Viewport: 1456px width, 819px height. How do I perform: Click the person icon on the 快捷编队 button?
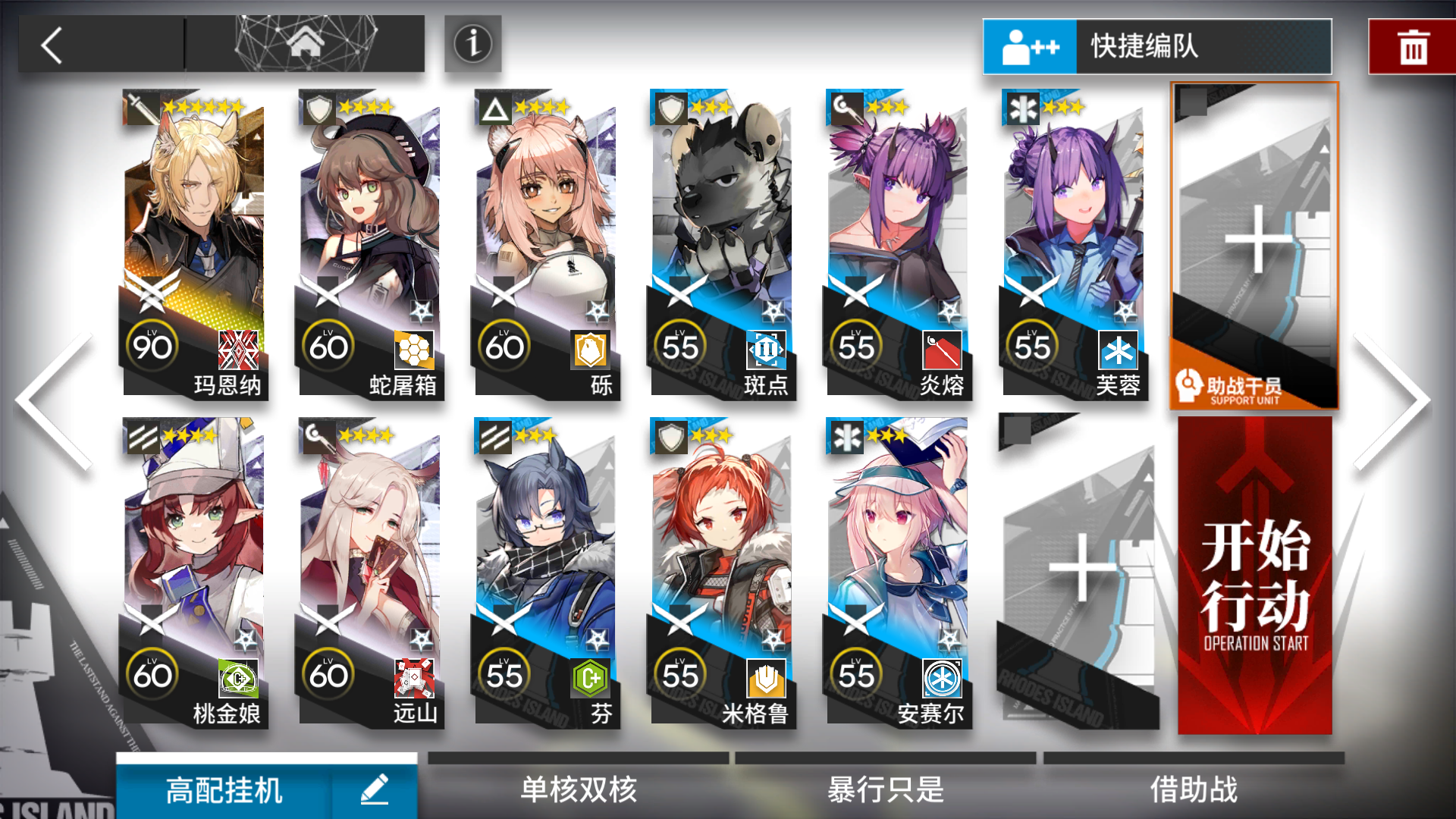[1030, 45]
